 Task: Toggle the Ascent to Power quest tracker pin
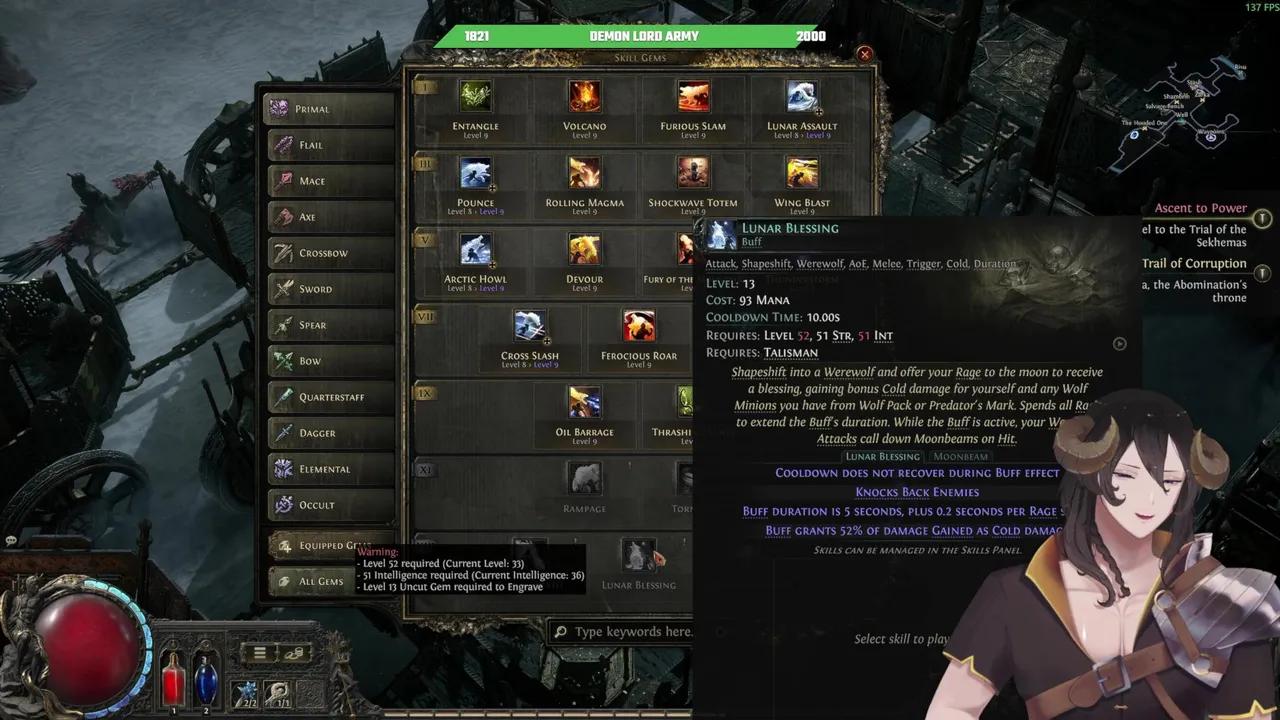pos(1262,218)
